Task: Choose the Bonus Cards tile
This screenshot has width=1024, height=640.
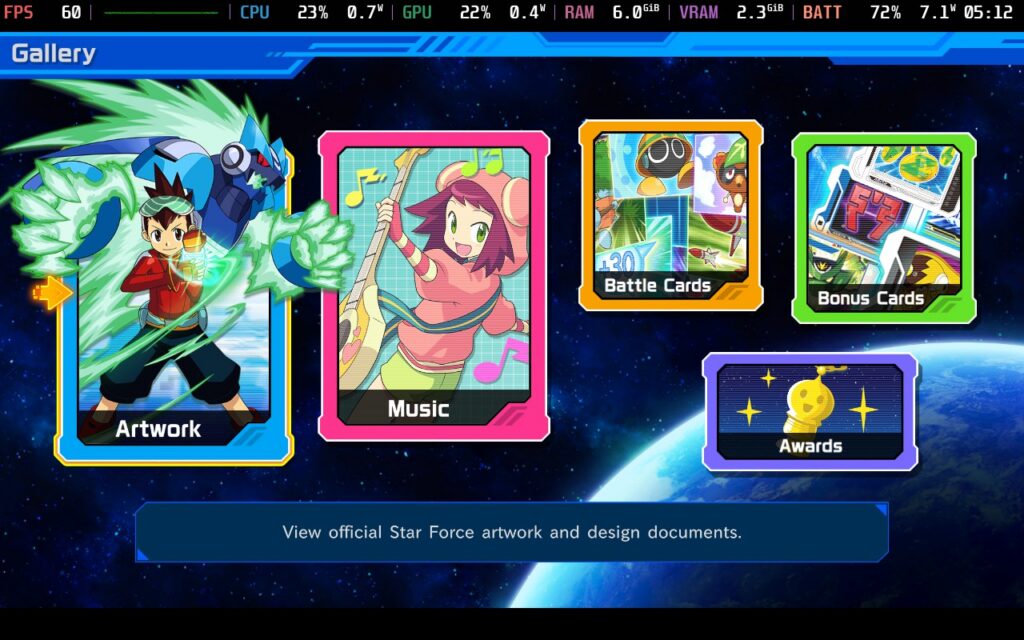Action: 883,228
